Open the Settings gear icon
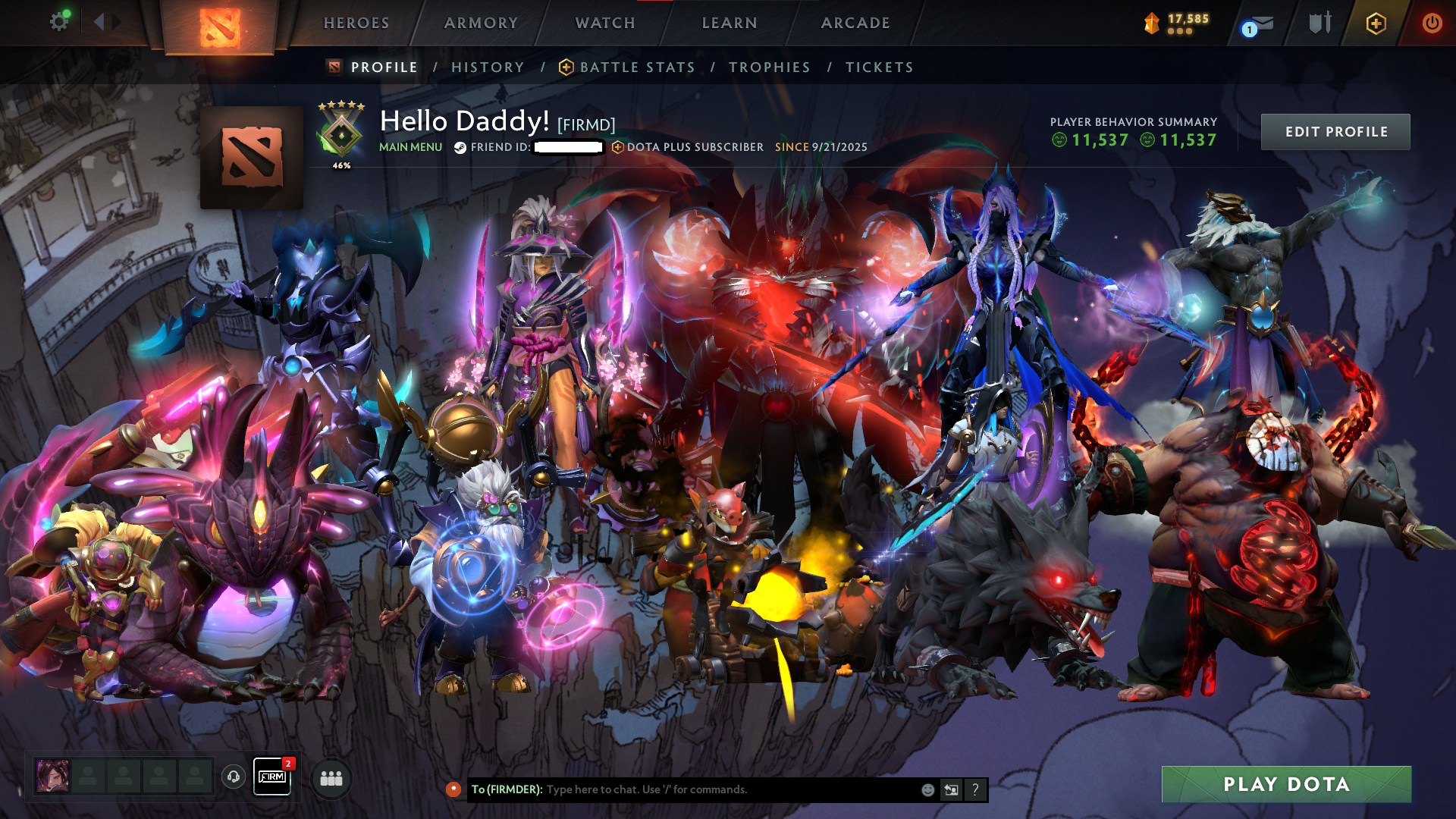Image resolution: width=1456 pixels, height=819 pixels. (59, 22)
